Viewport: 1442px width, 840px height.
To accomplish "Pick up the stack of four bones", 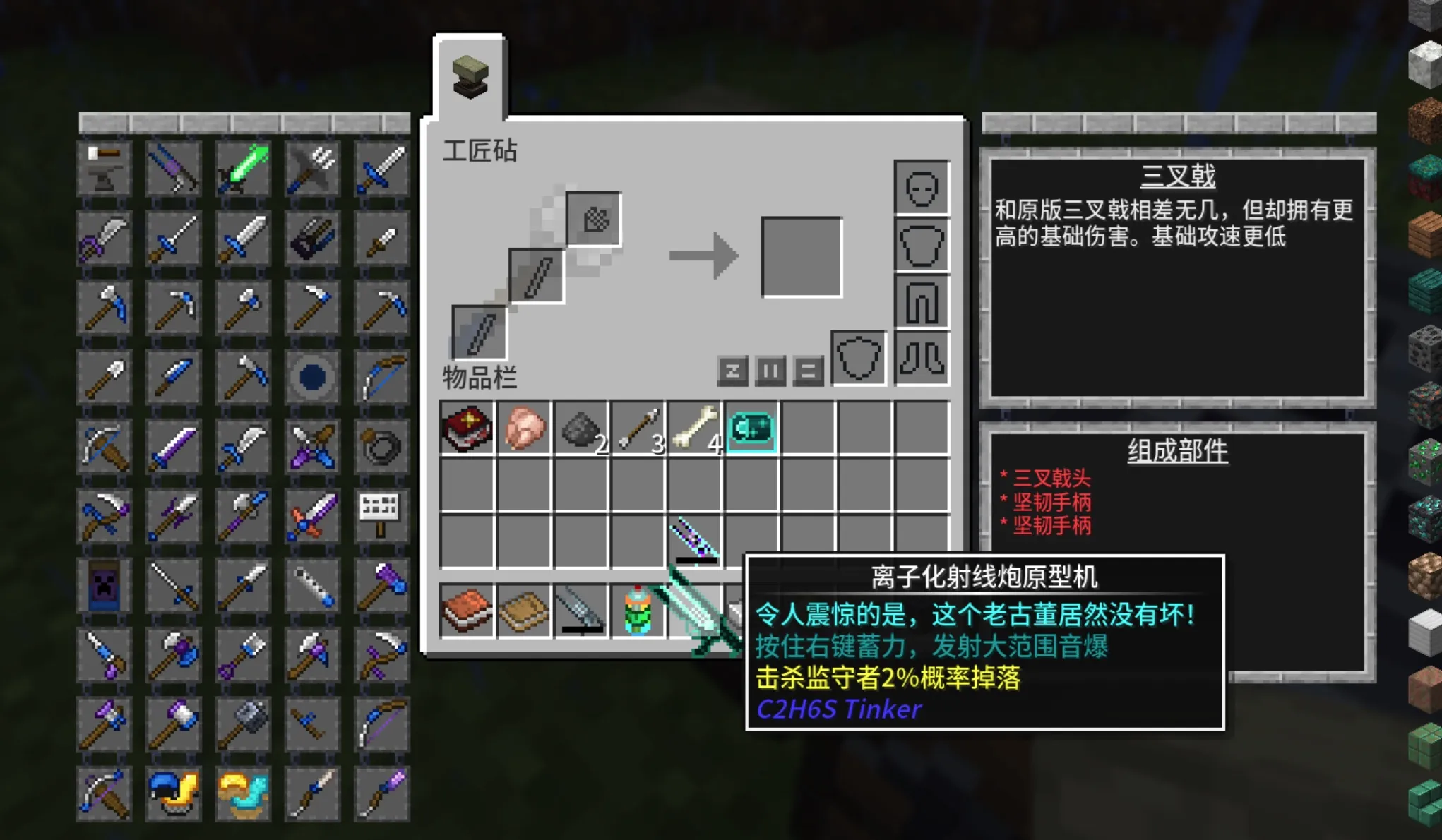I will [696, 428].
